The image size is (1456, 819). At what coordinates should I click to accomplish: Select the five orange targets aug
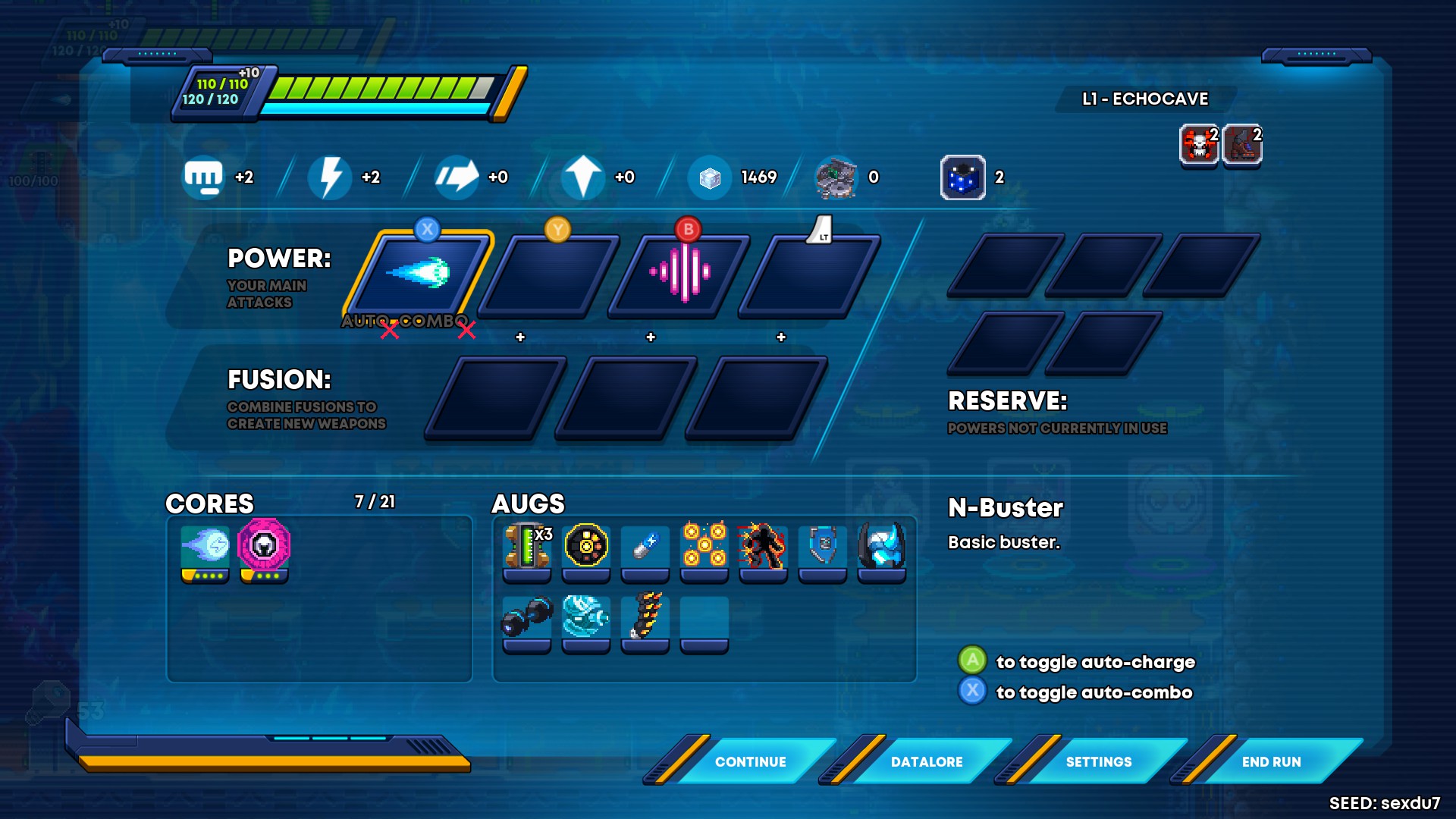click(704, 546)
